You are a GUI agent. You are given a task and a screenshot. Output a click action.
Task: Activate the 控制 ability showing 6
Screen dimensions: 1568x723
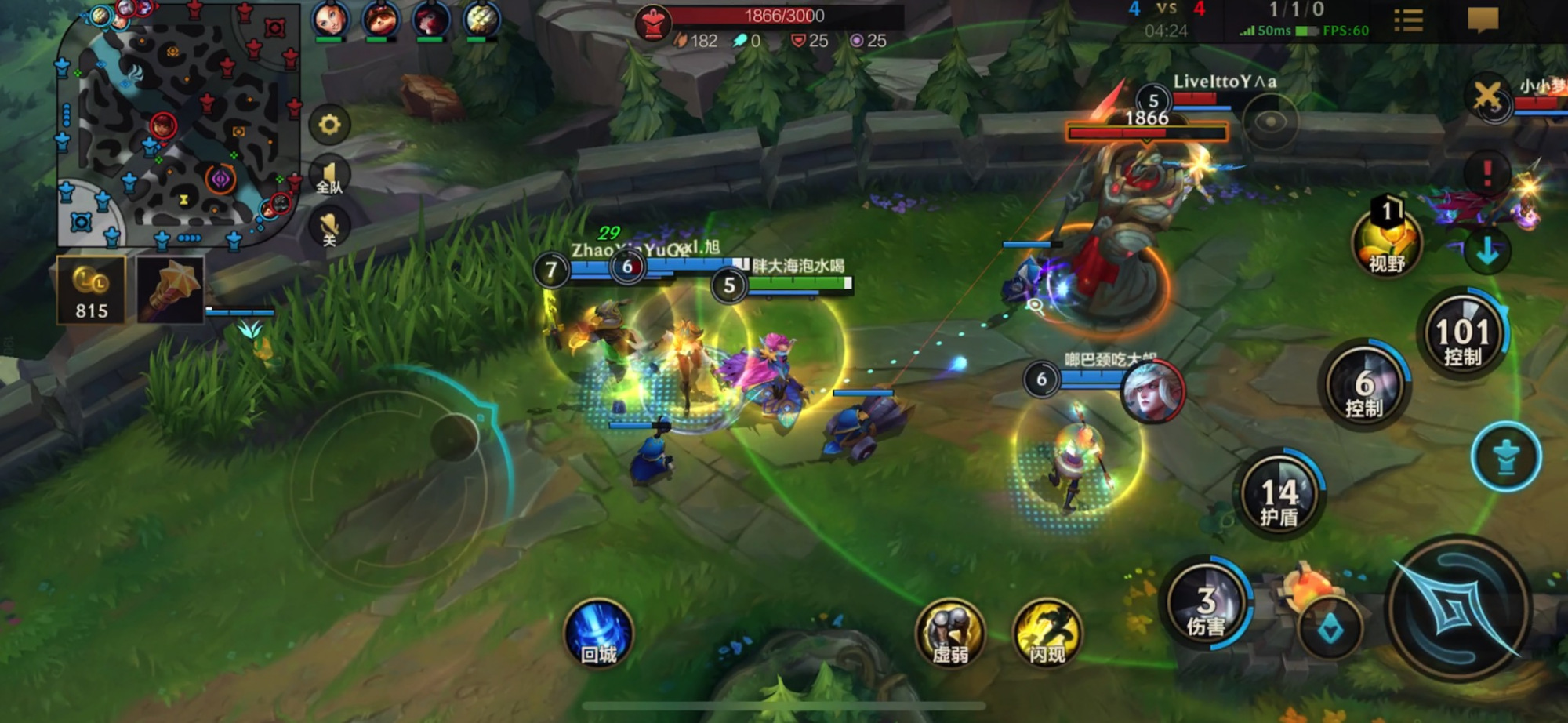tap(1364, 387)
